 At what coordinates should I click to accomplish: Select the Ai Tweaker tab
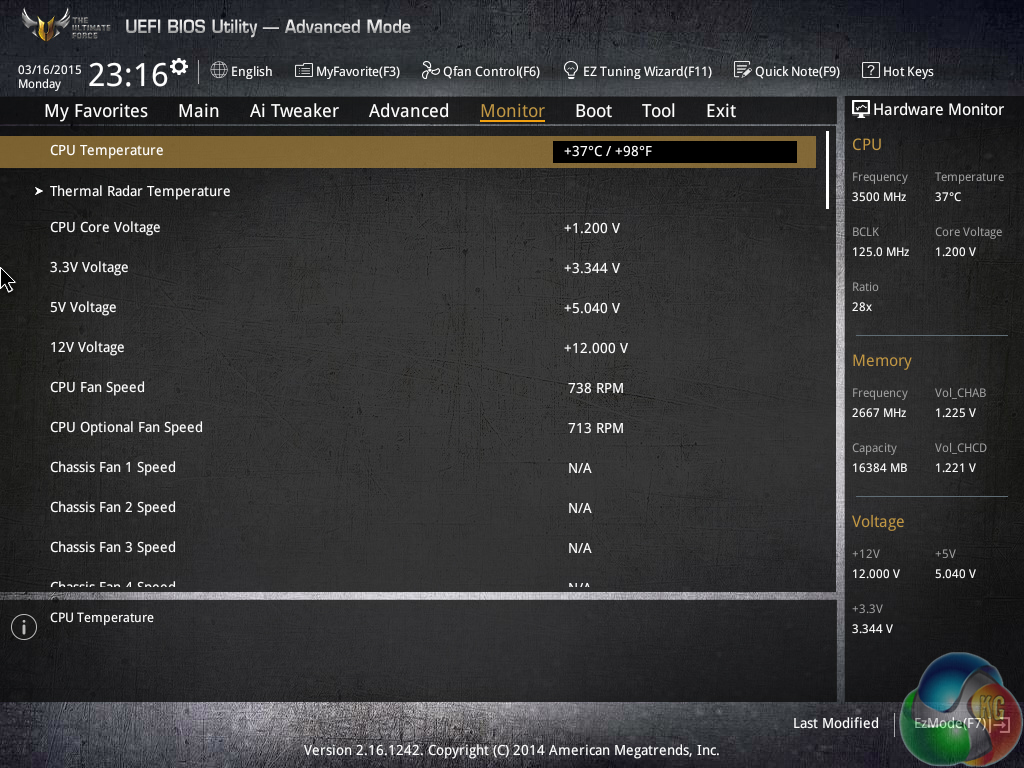click(x=294, y=111)
